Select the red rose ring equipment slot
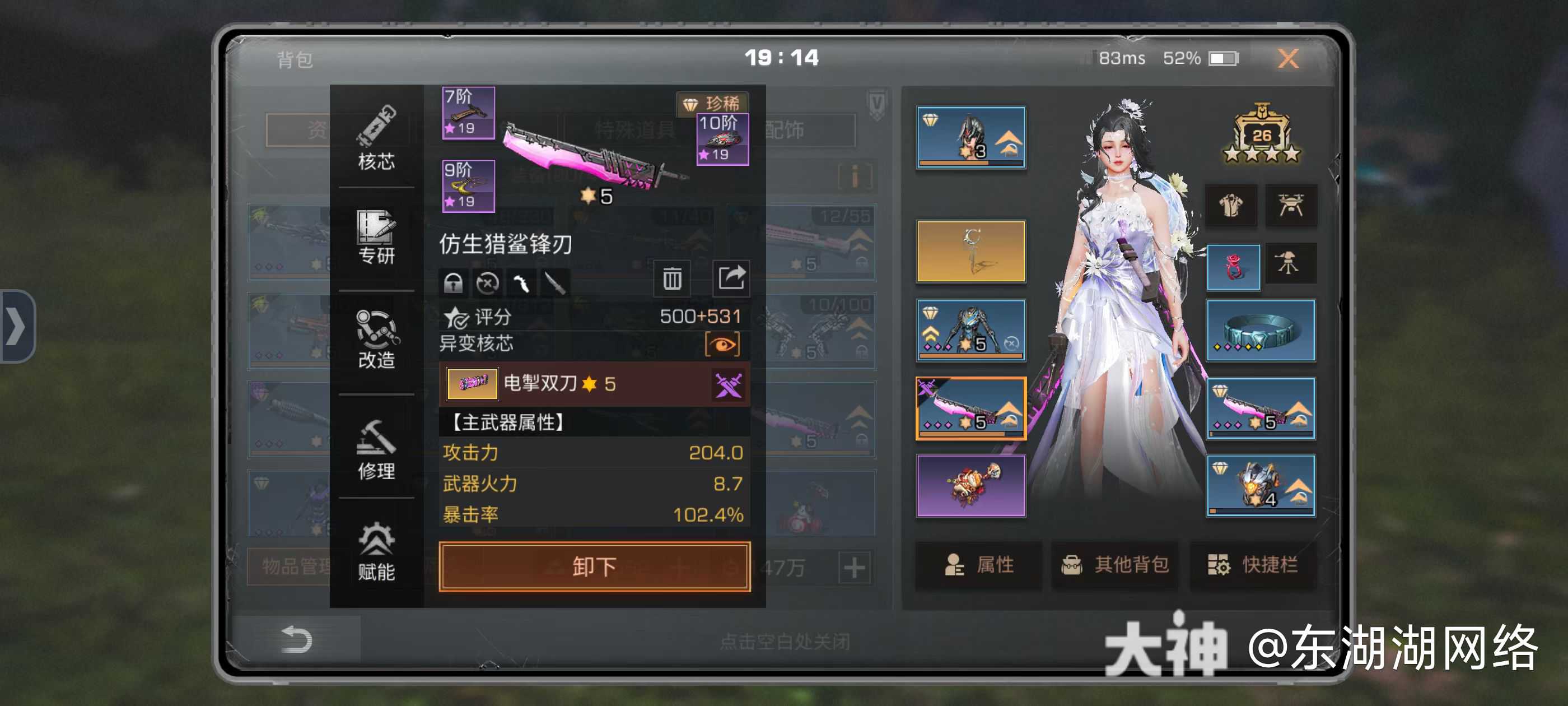 point(1233,267)
